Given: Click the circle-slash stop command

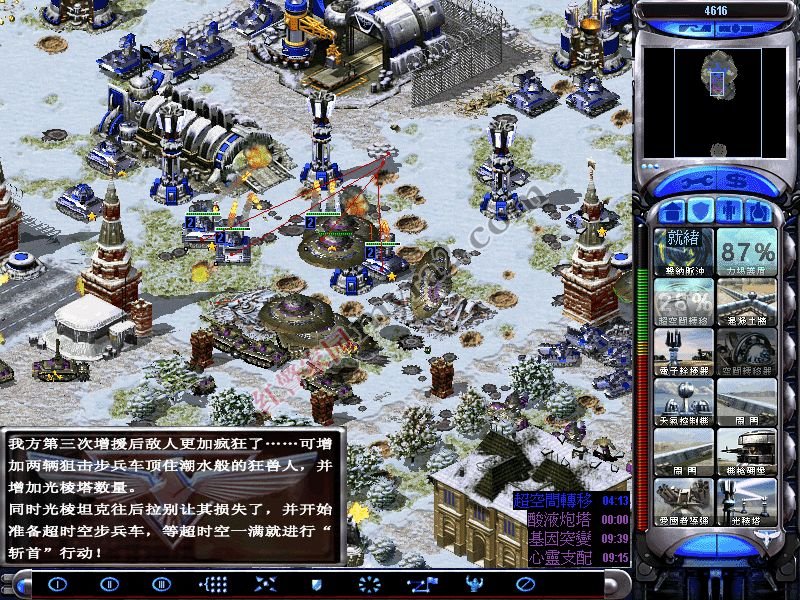Looking at the screenshot, I should (524, 584).
